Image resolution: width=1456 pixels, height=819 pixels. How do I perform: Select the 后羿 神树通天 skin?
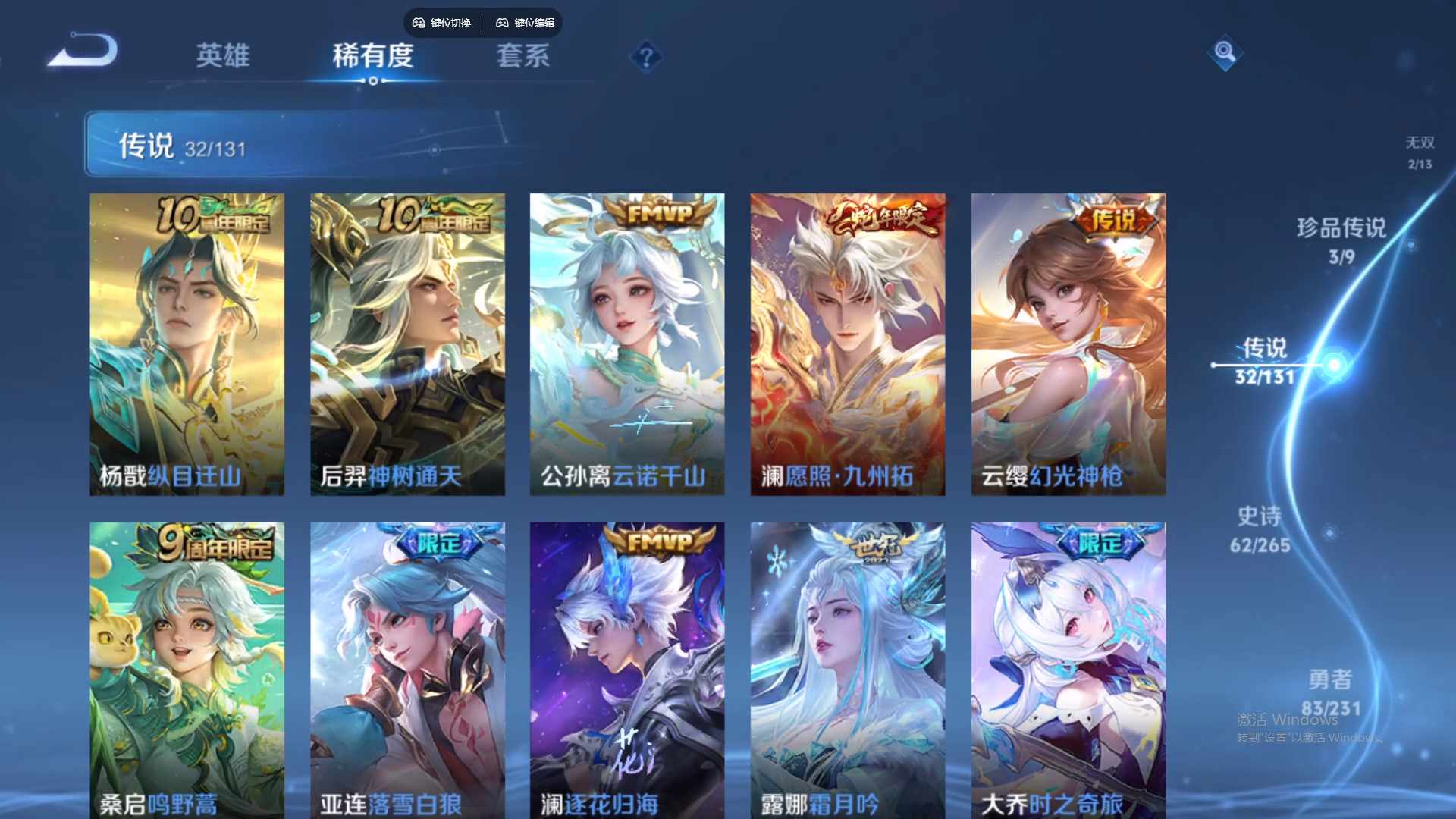coord(407,341)
